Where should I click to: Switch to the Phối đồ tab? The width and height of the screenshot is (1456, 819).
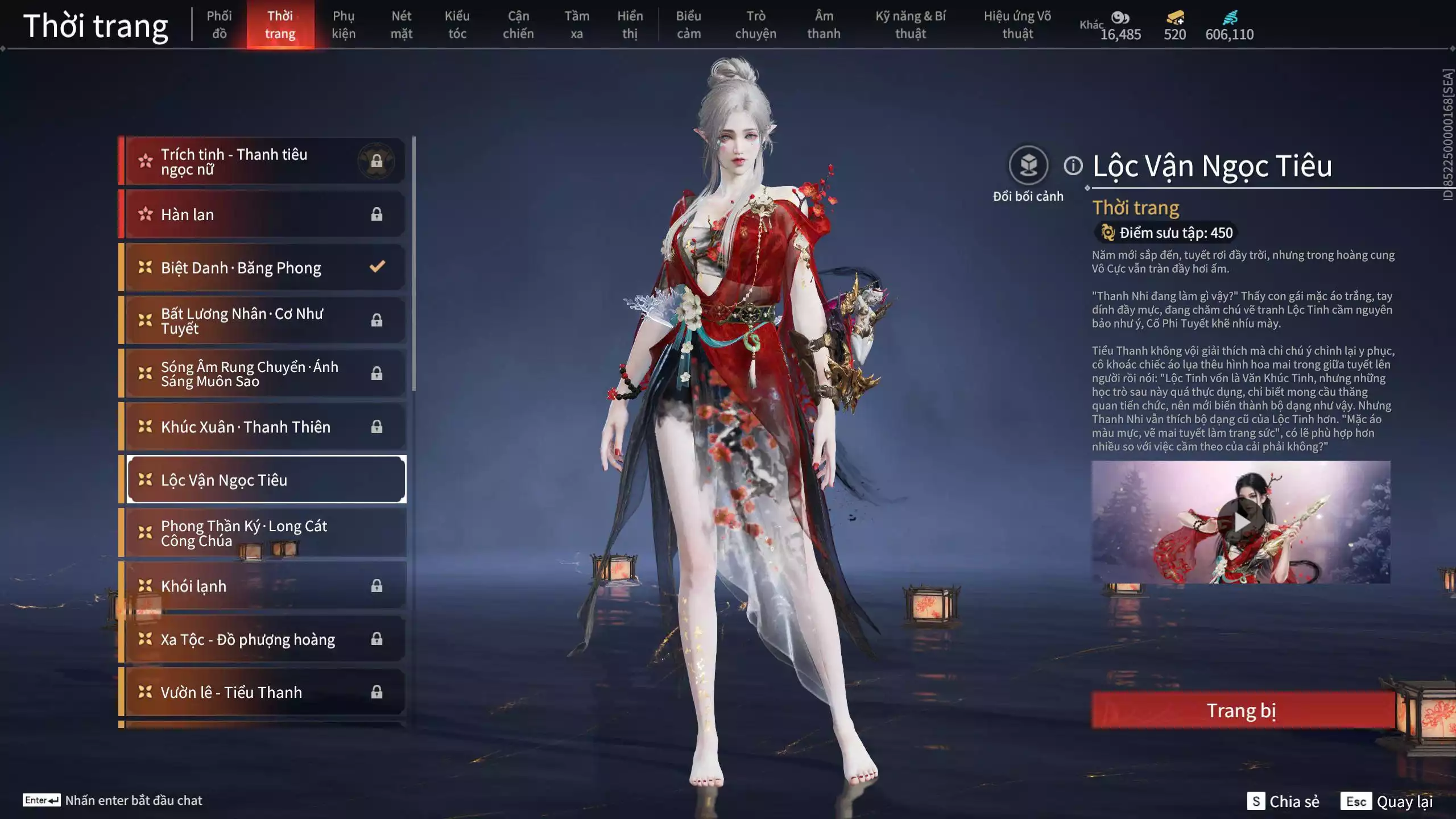pyautogui.click(x=219, y=25)
